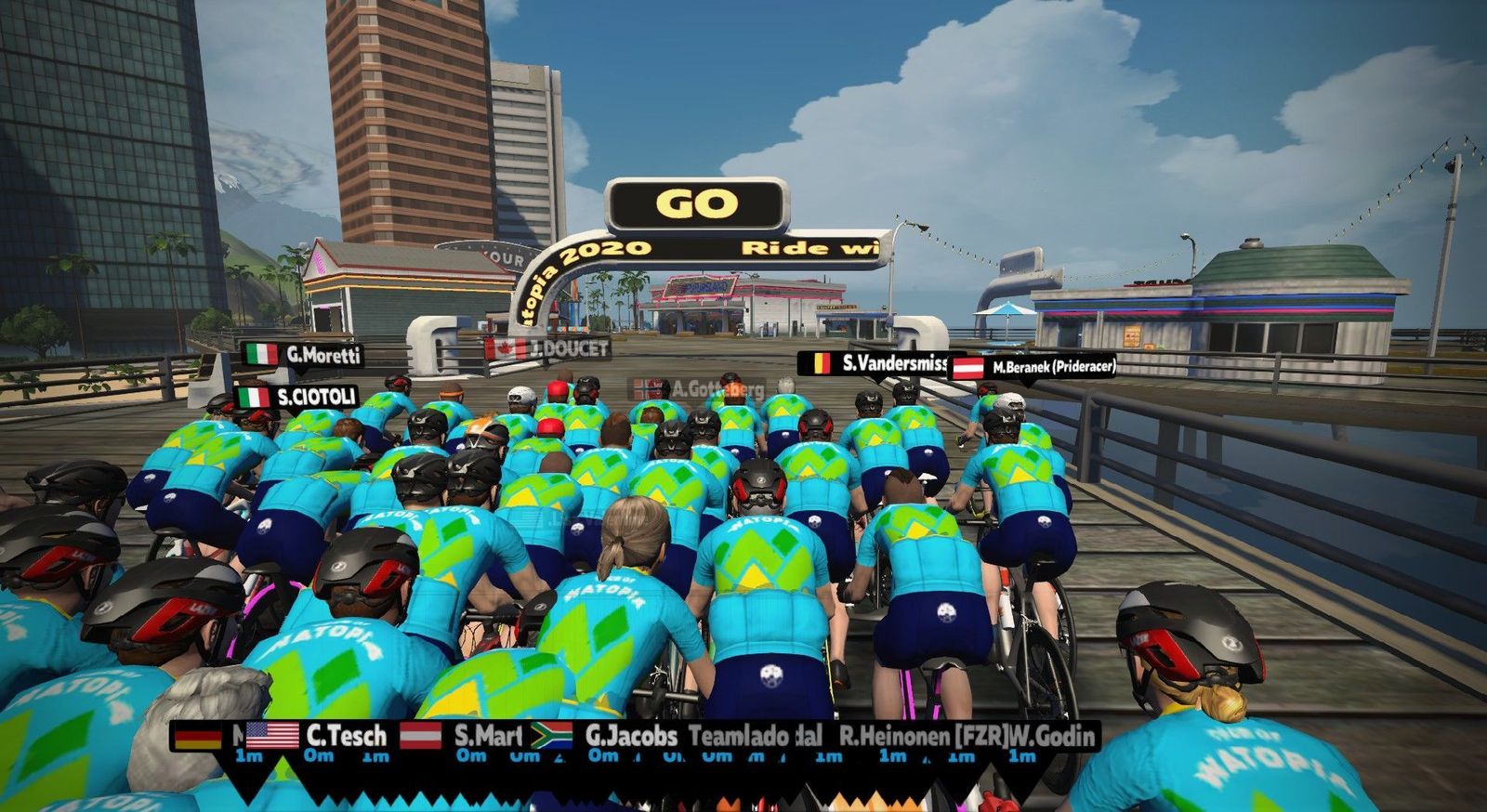Screen dimensions: 1487x812
Task: Choose the J.DOUCET rider label
Action: tap(548, 349)
